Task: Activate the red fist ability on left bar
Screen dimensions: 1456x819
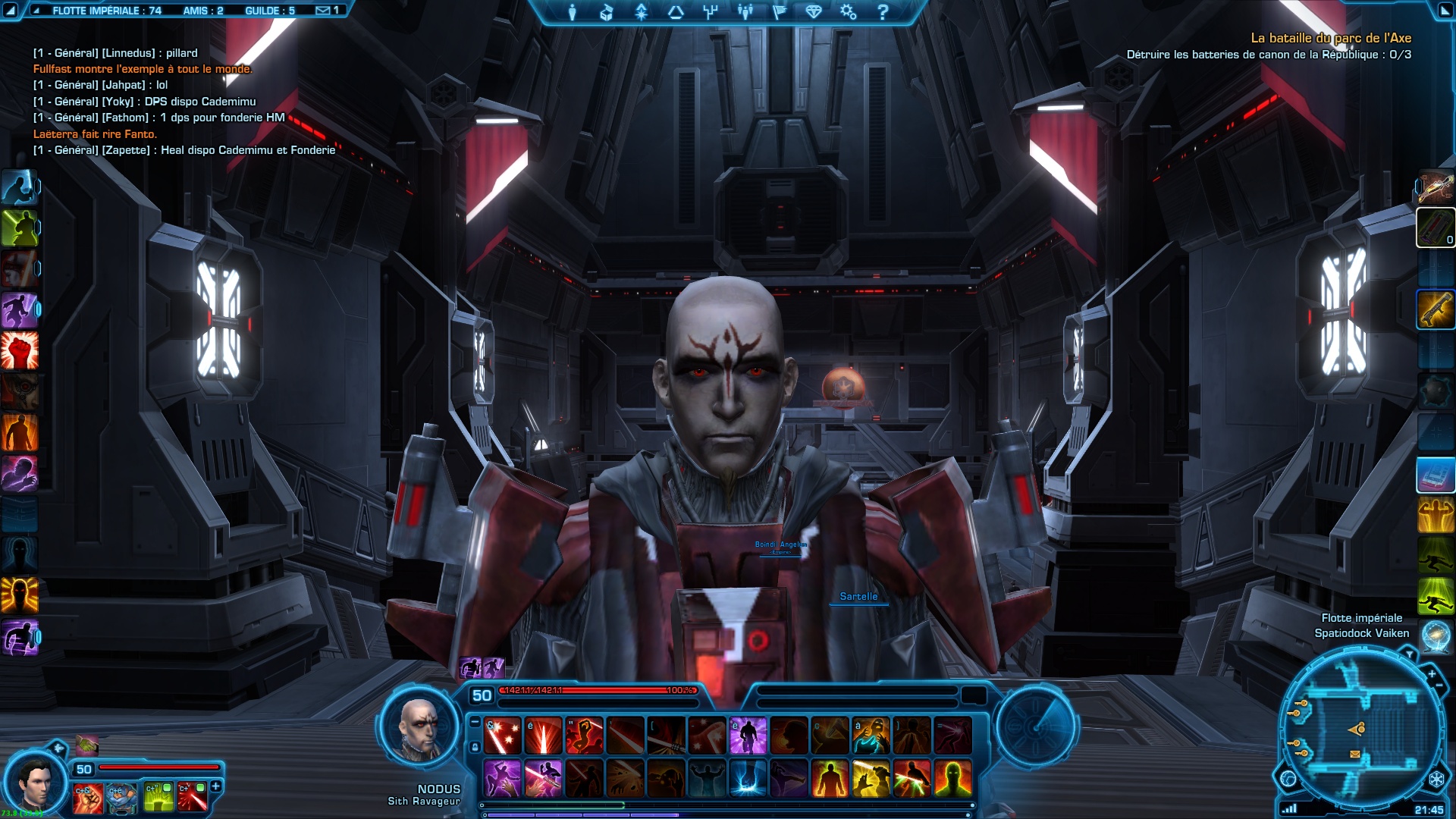Action: tap(20, 351)
